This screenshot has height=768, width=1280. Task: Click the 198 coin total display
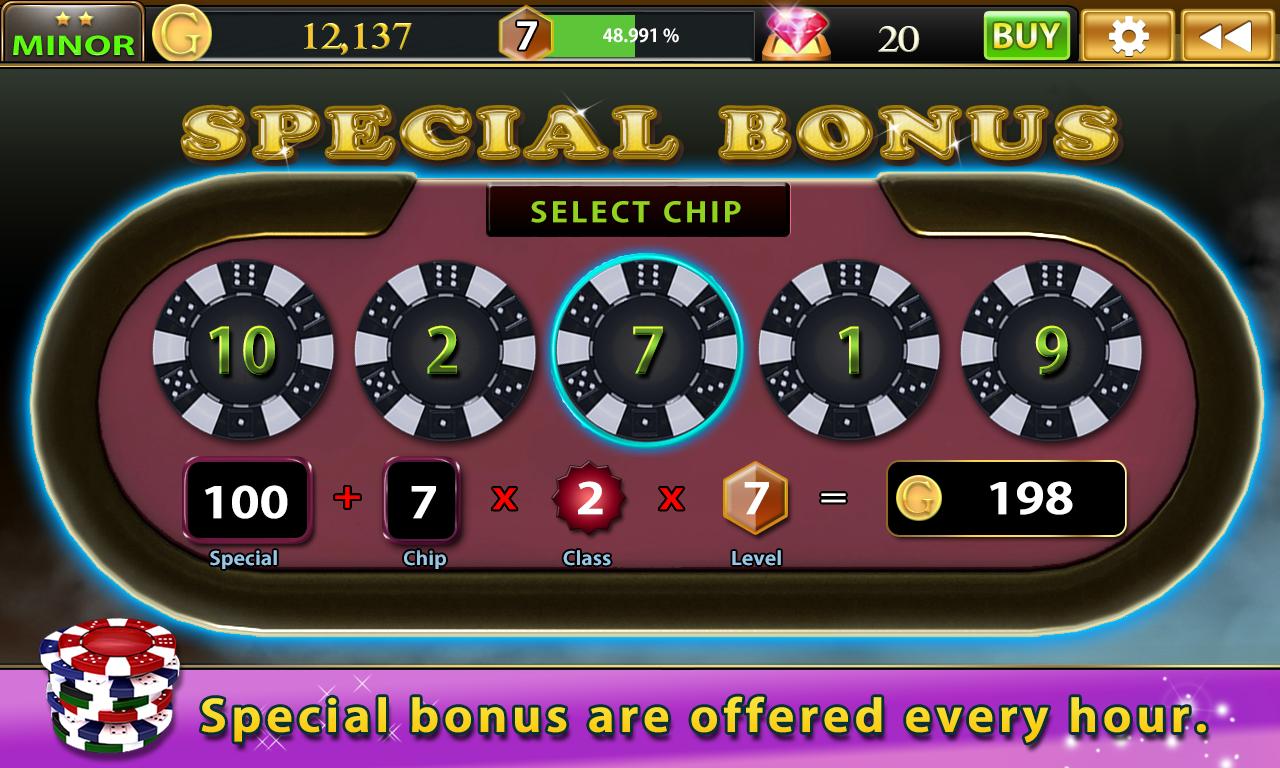coord(1006,498)
